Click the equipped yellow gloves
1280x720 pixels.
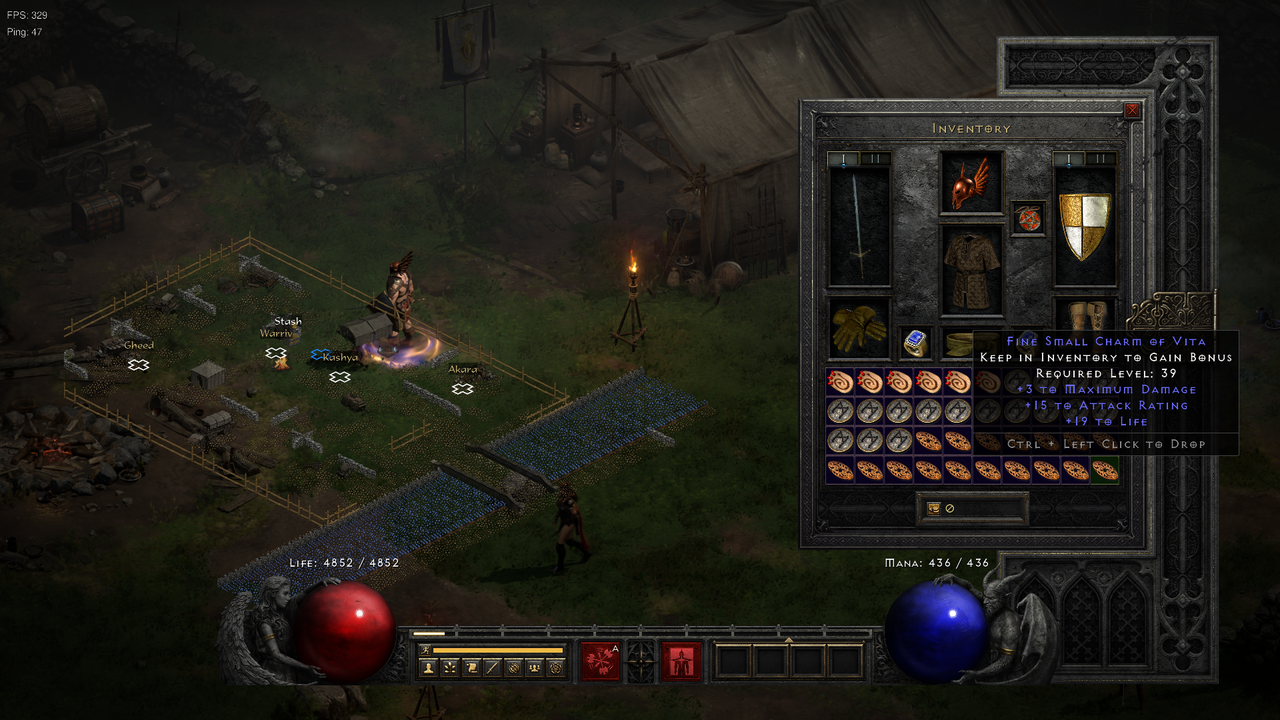[x=859, y=327]
